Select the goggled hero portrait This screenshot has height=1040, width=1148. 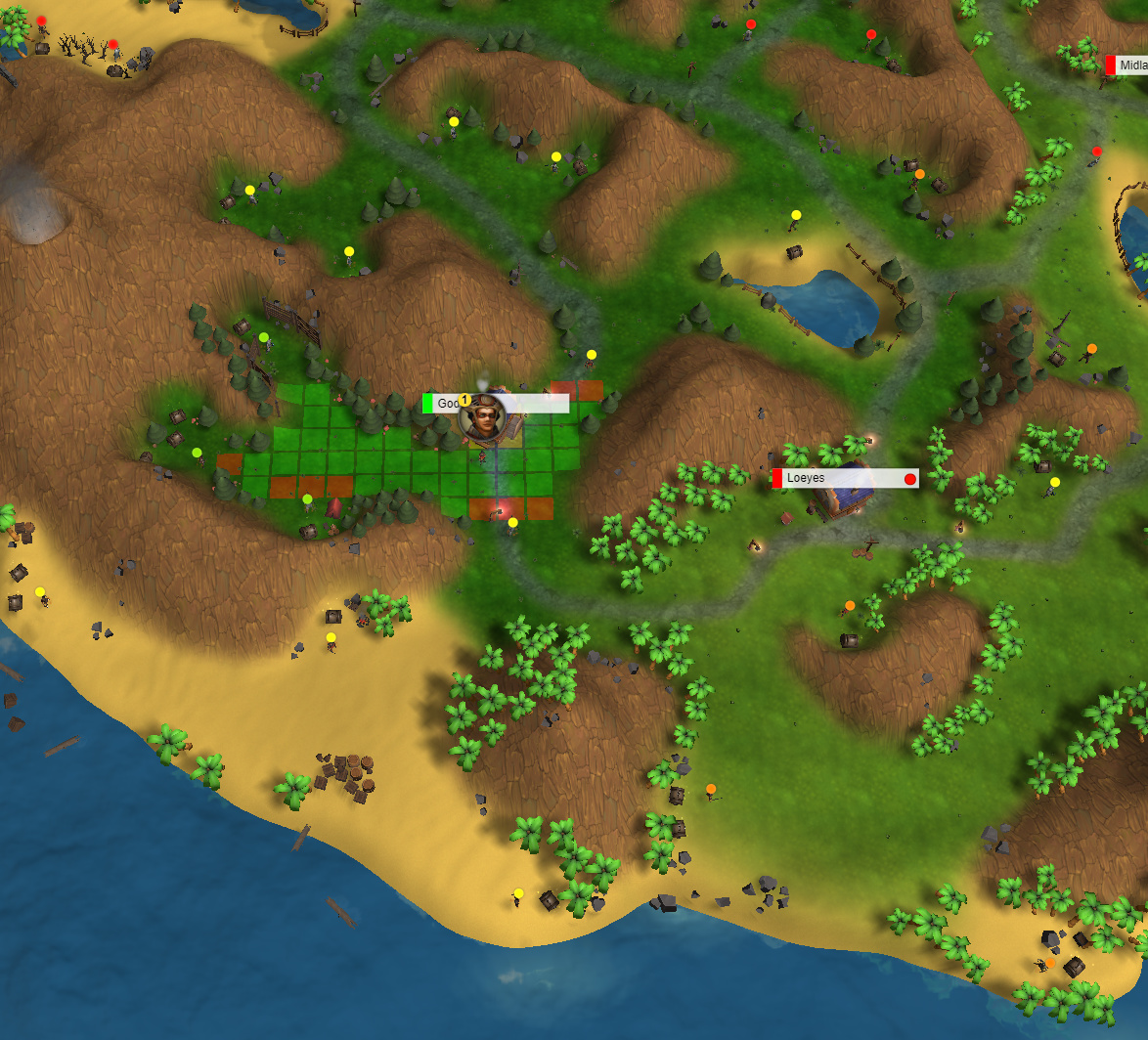[483, 417]
